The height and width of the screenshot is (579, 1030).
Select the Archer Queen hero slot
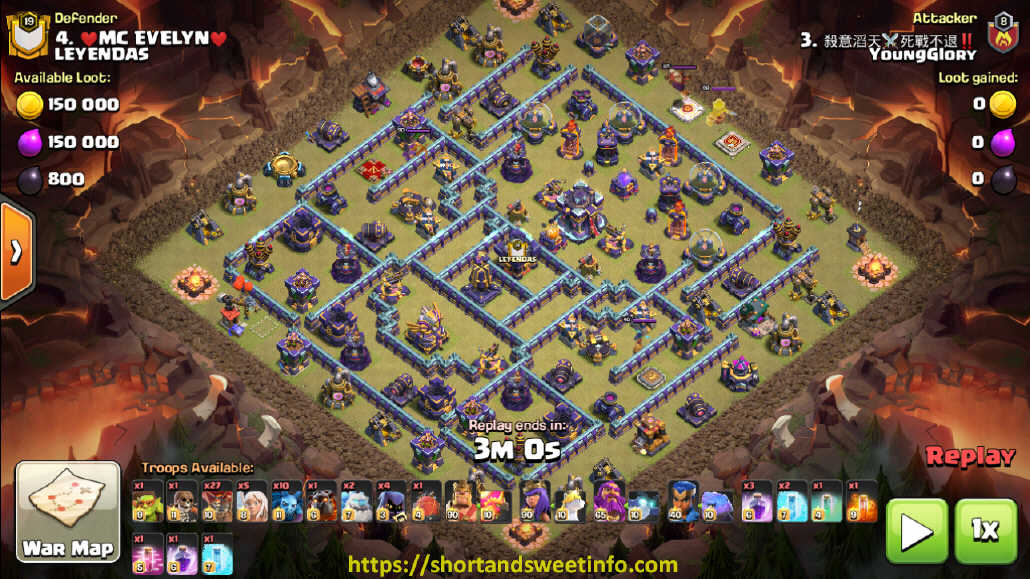534,501
